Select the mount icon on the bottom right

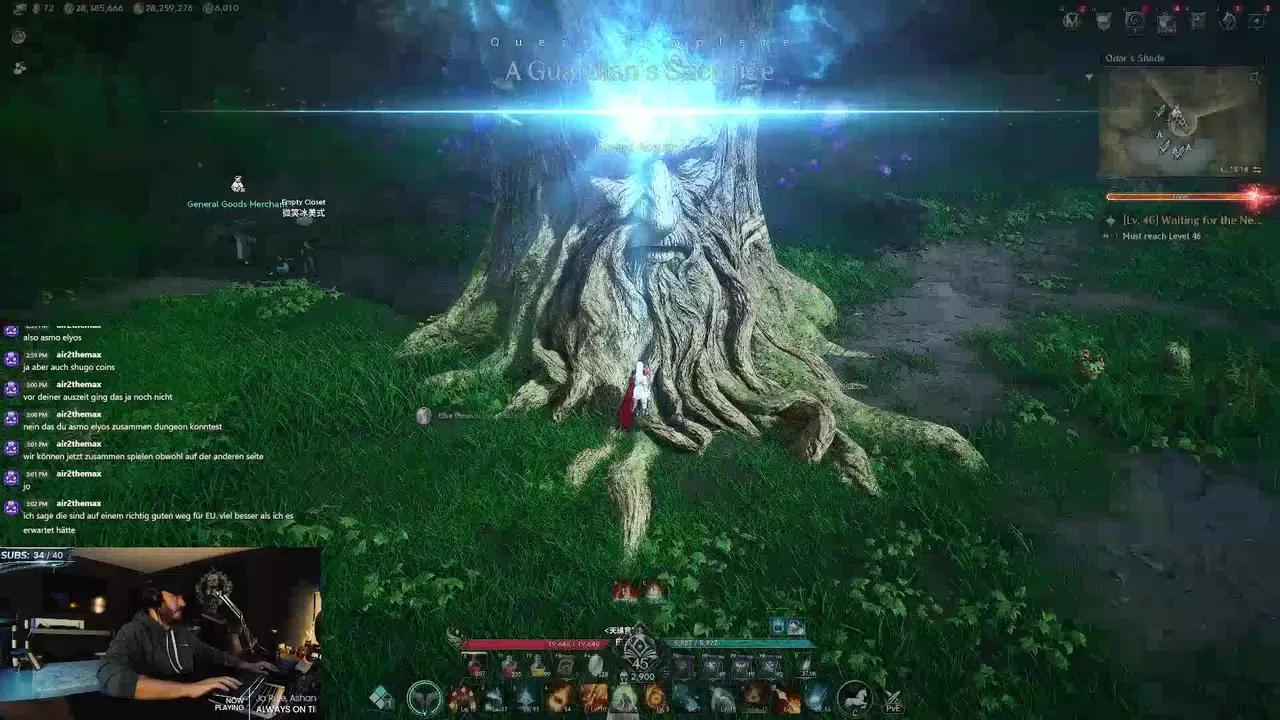click(x=855, y=699)
